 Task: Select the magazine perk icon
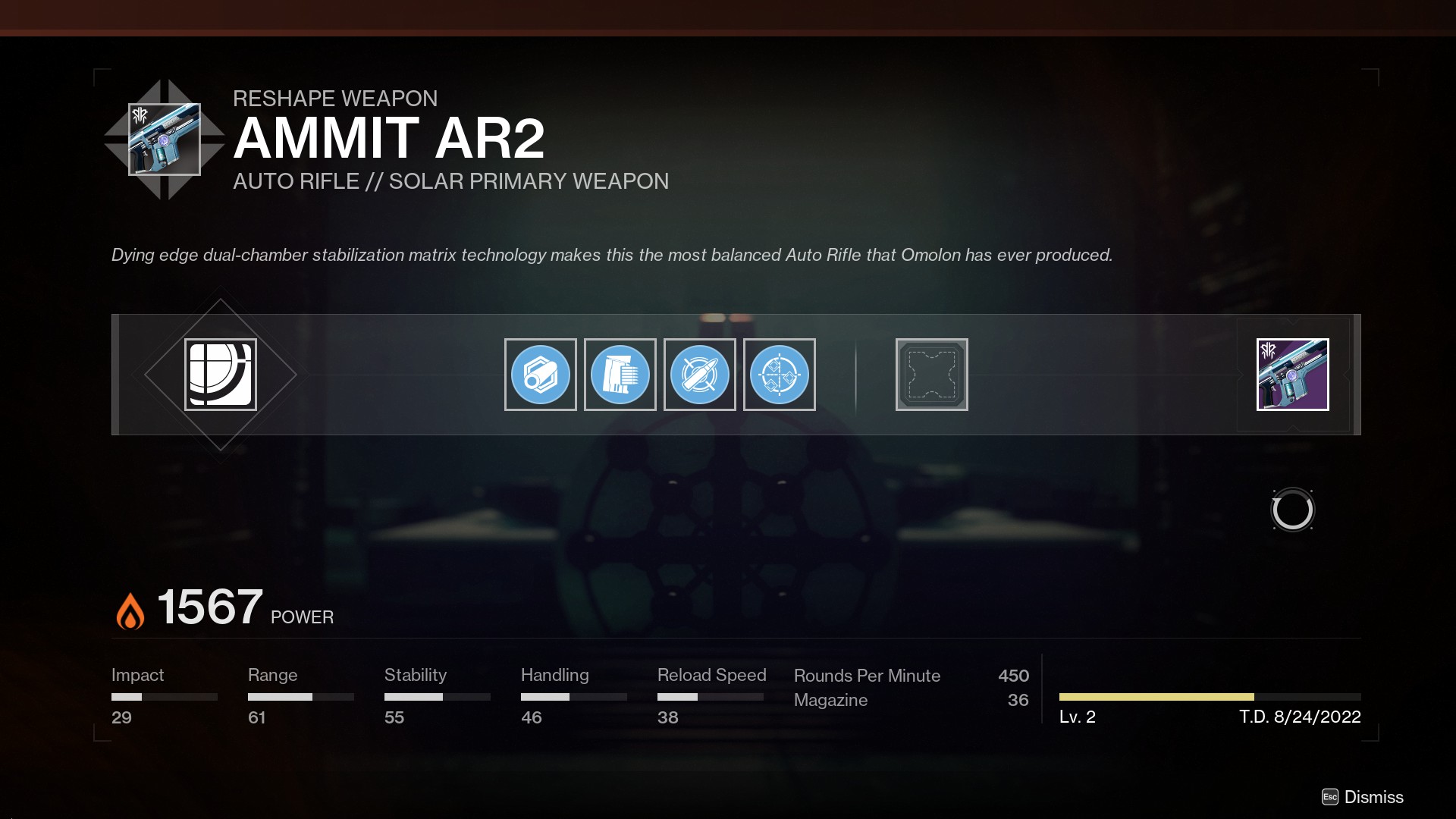pos(620,374)
